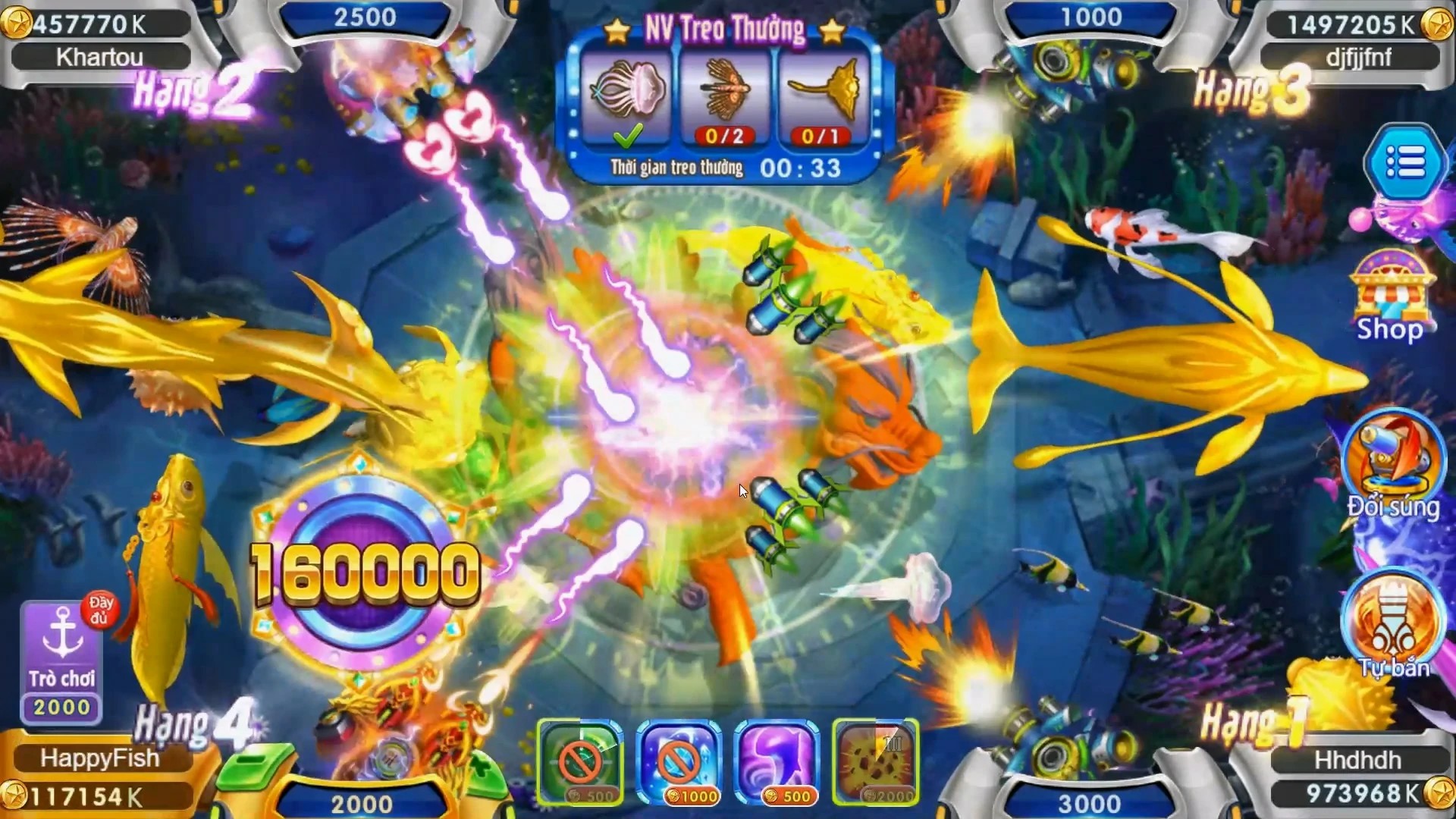The width and height of the screenshot is (1456, 819).
Task: Click the 2500 bet amount display
Action: pyautogui.click(x=366, y=17)
